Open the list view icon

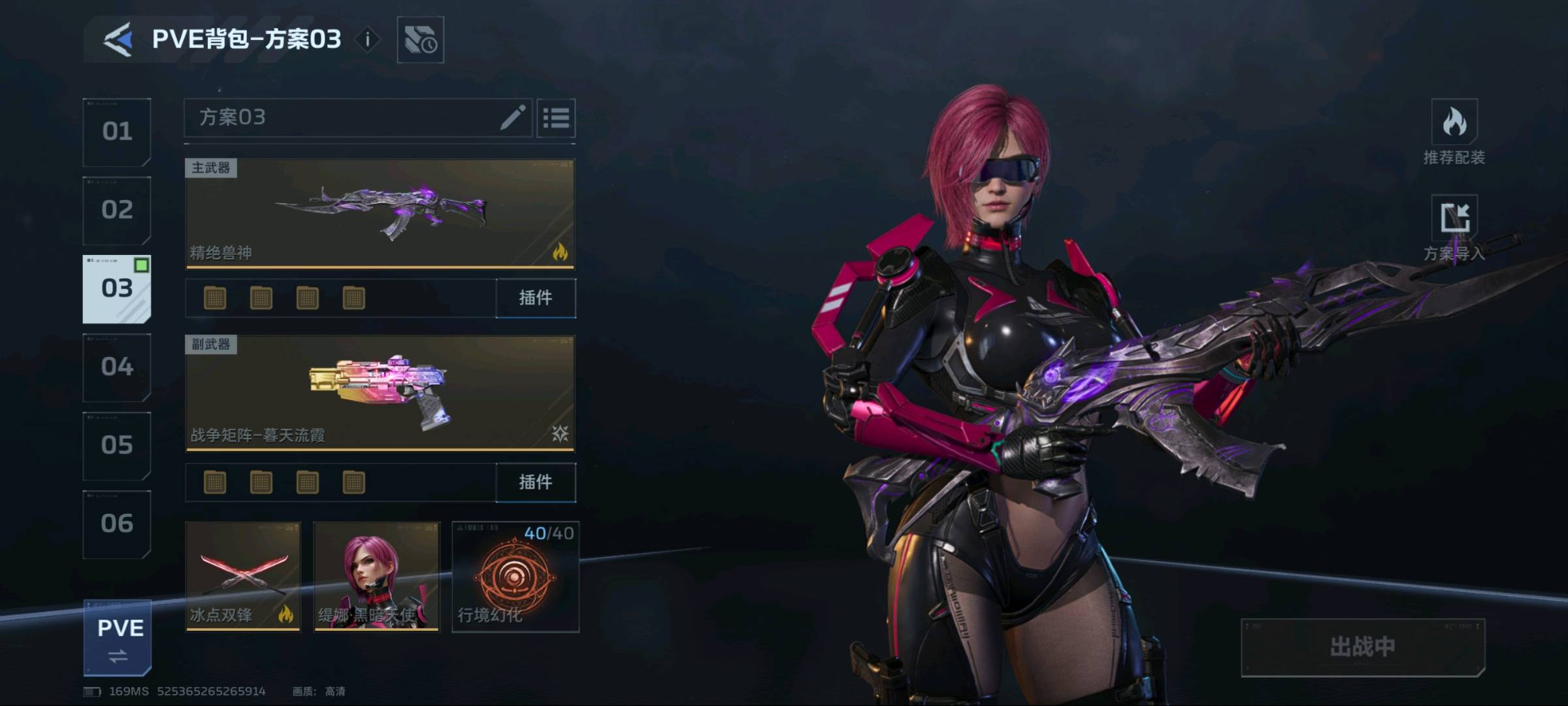[556, 118]
